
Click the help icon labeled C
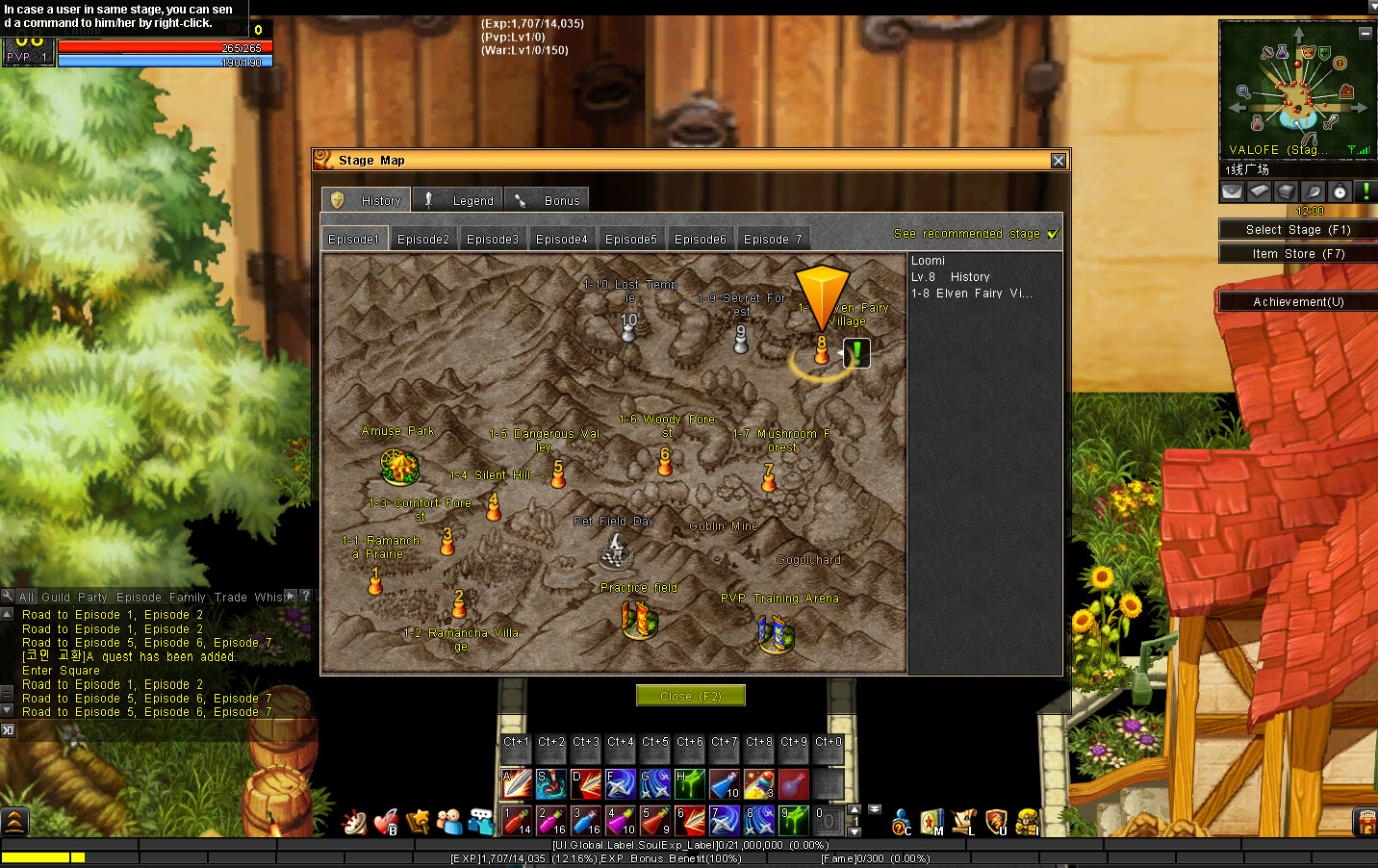coord(899,823)
